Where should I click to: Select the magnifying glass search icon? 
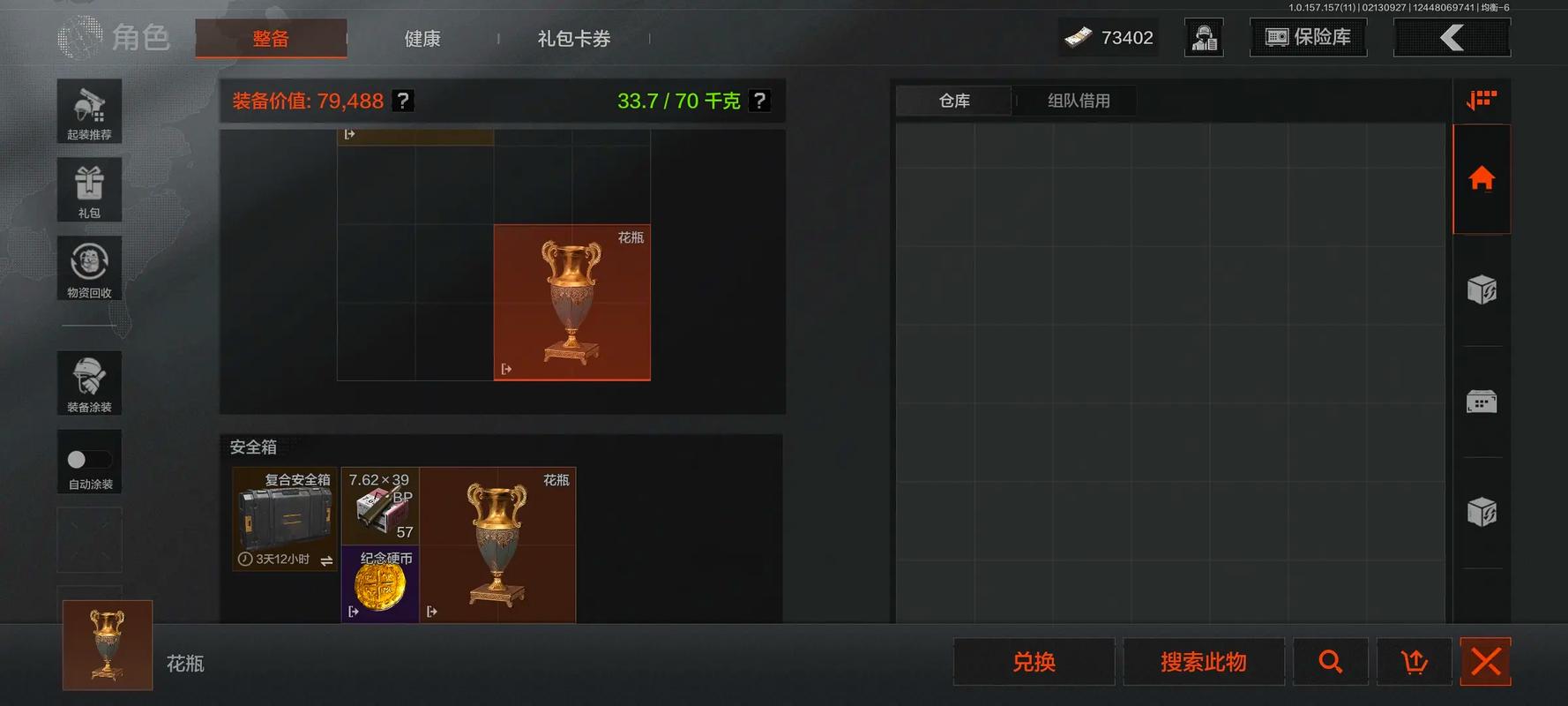tap(1331, 661)
